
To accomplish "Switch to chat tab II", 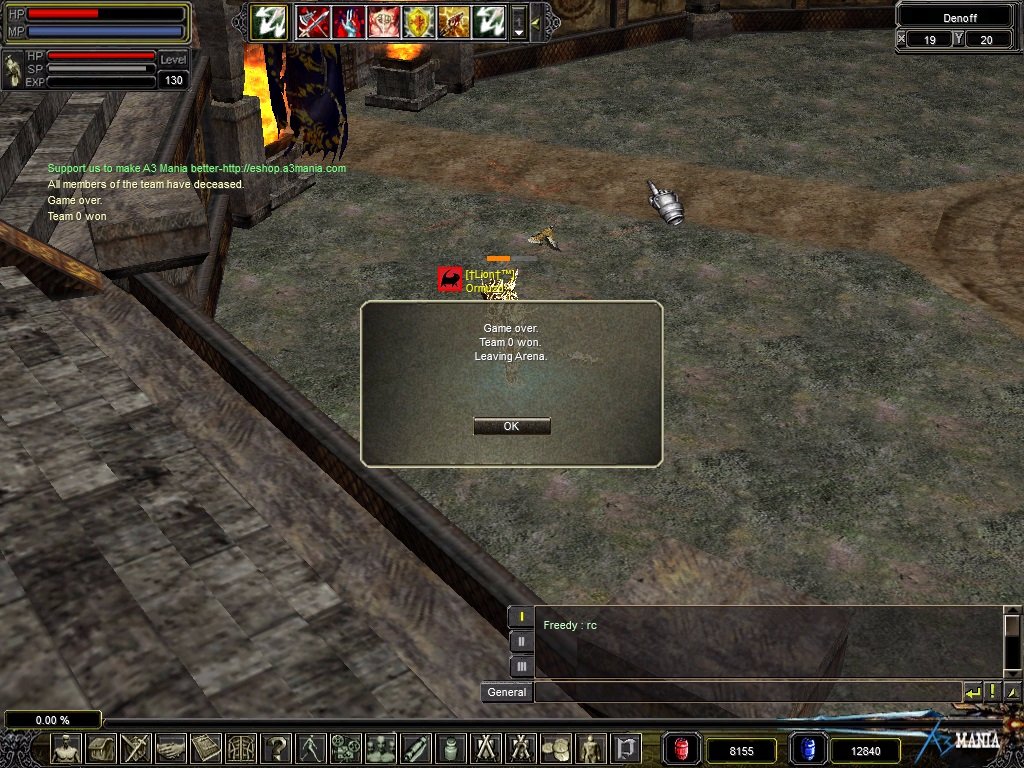I will [521, 641].
